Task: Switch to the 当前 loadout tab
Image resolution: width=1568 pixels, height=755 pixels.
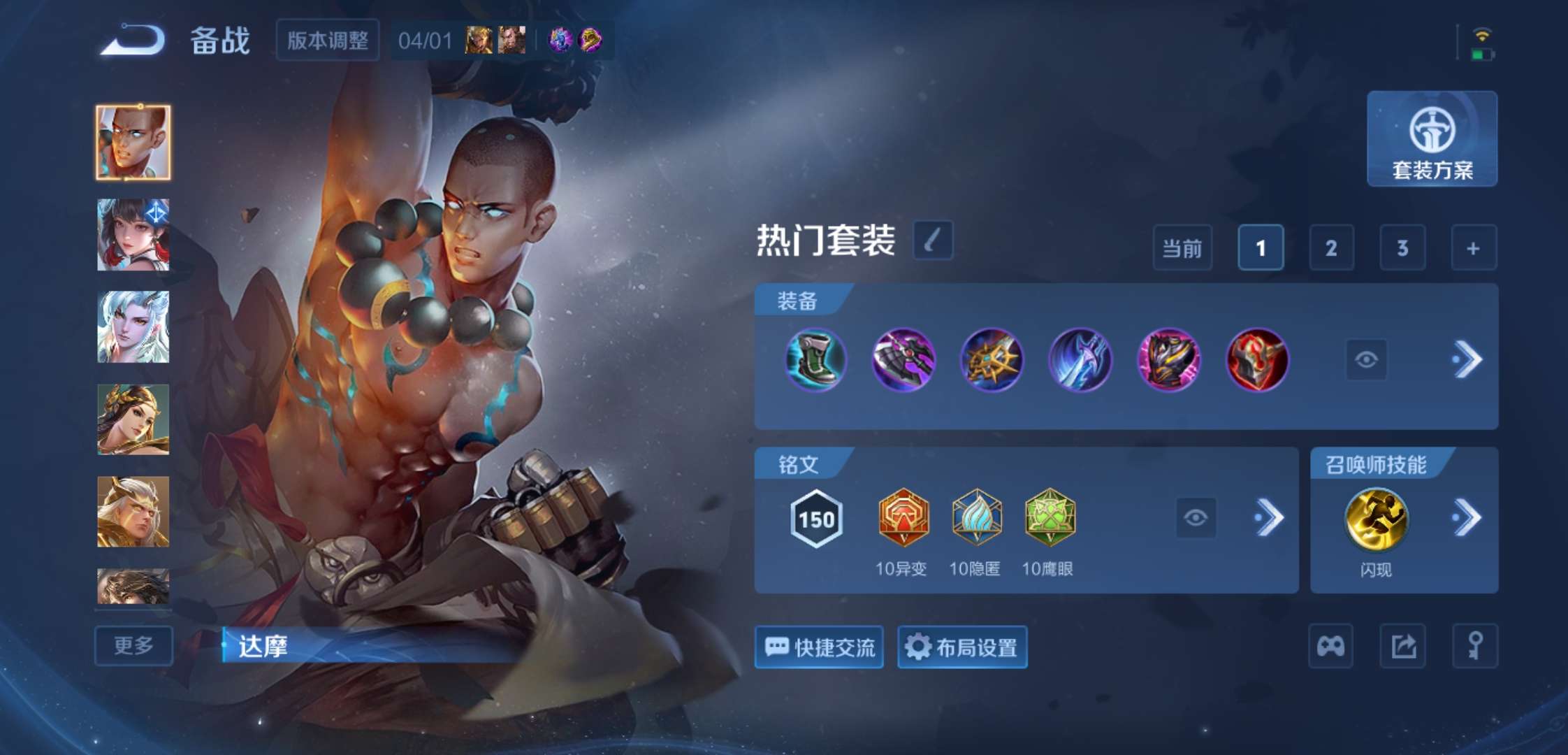Action: pos(1182,248)
